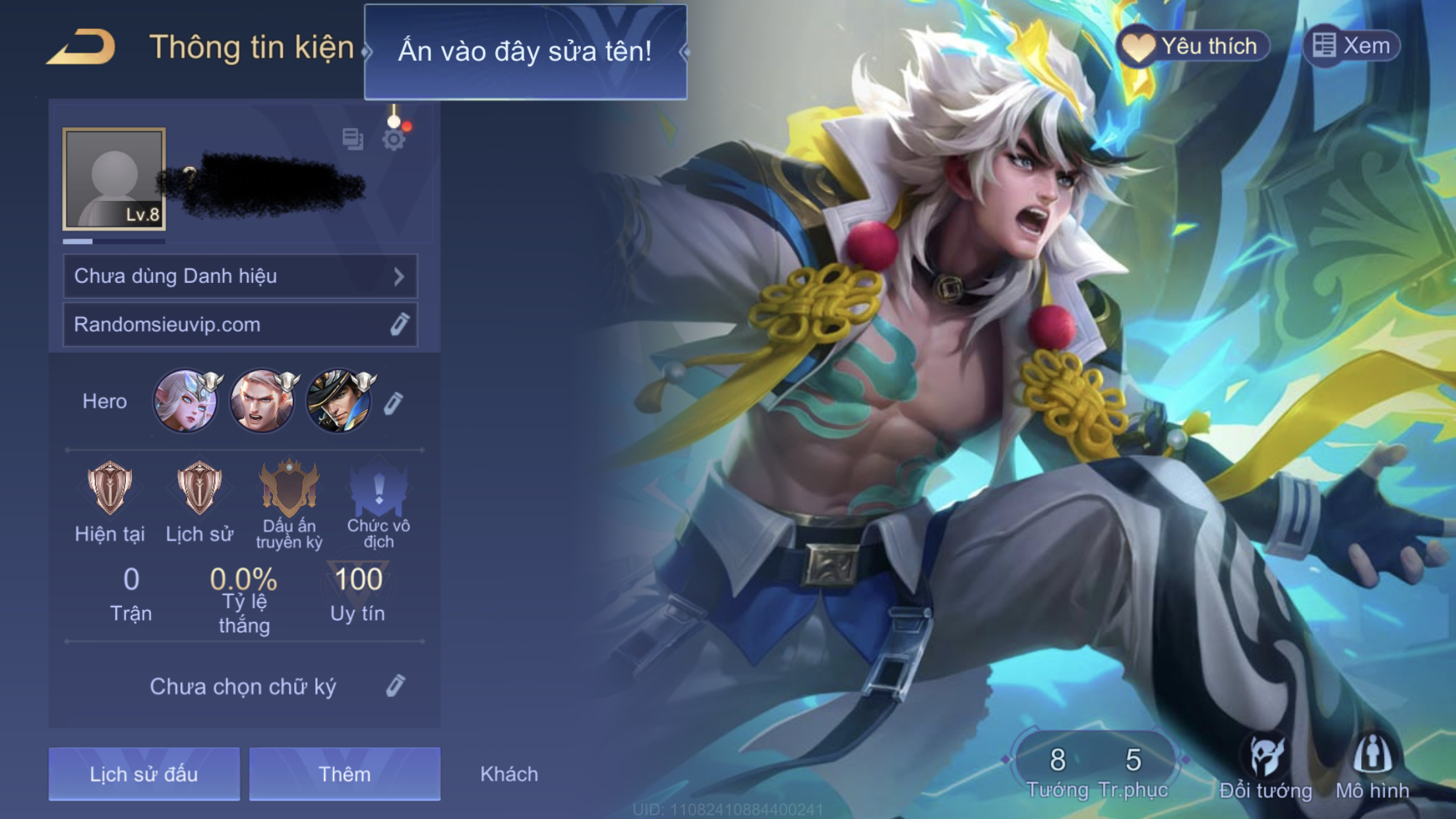Viewport: 1456px width, 819px height.
Task: Switch to the Khách tab
Action: [x=509, y=773]
